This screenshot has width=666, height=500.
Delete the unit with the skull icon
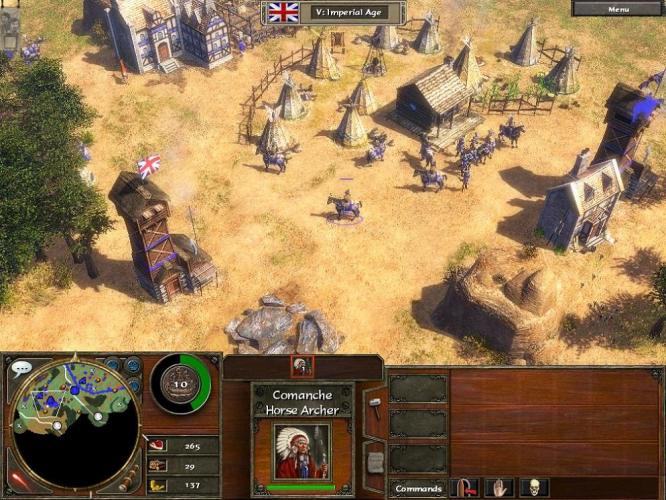click(532, 488)
